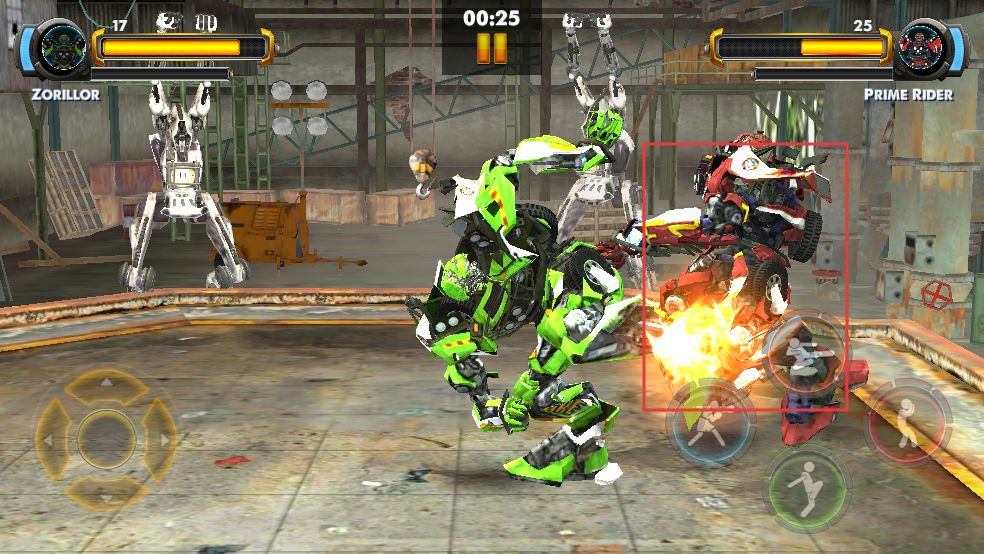
Task: Tap the down arrow on the D-pad
Action: click(x=106, y=492)
